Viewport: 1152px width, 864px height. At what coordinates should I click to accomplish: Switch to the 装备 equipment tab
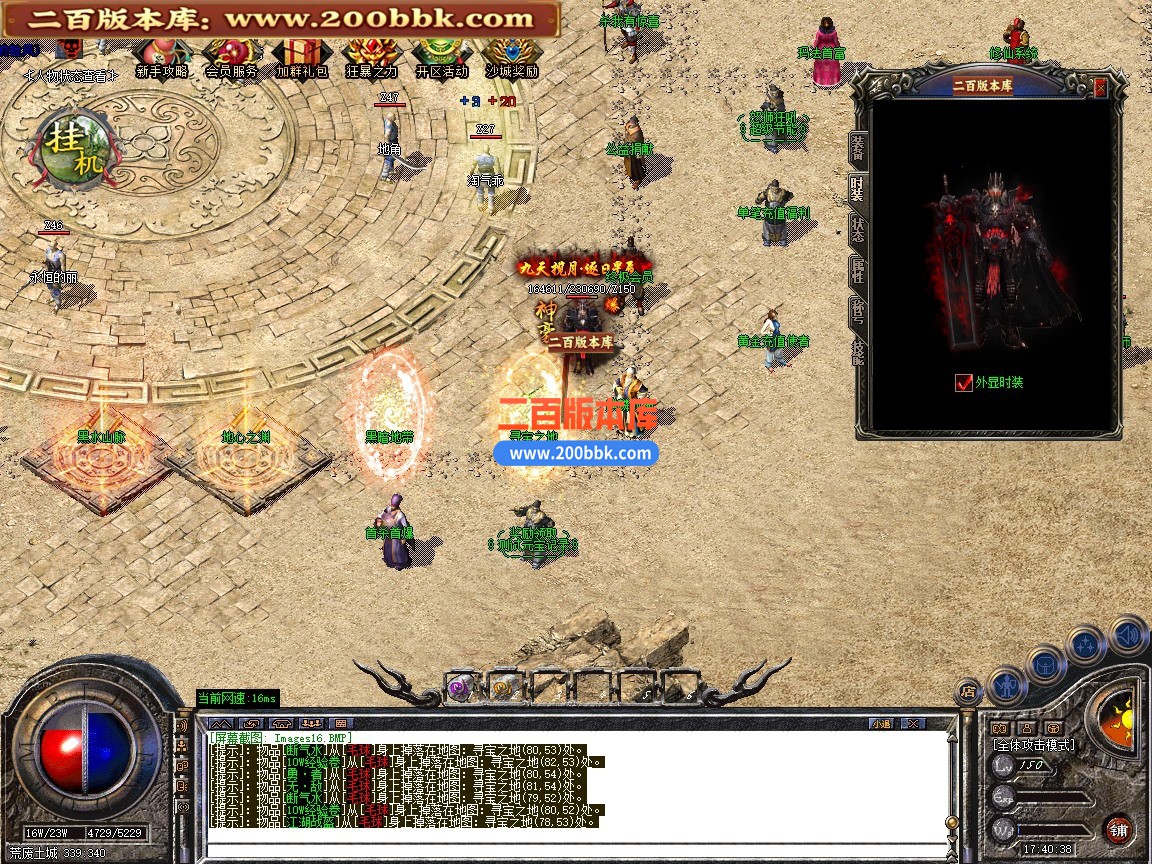point(858,148)
